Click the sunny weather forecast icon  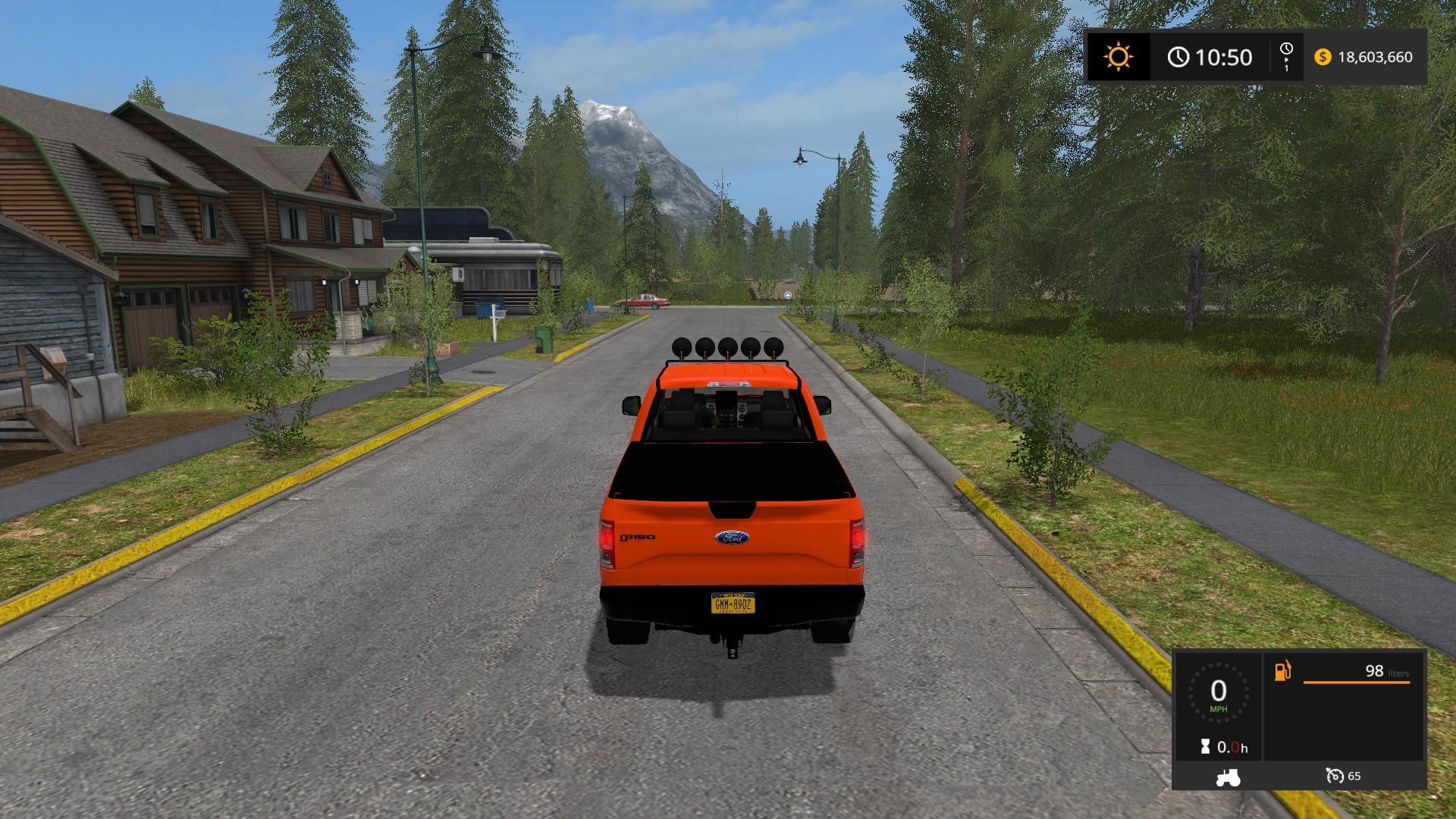[x=1118, y=57]
